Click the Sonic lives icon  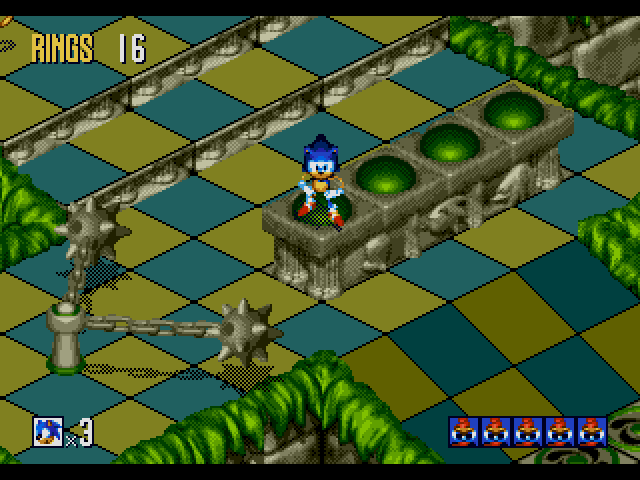tap(47, 431)
